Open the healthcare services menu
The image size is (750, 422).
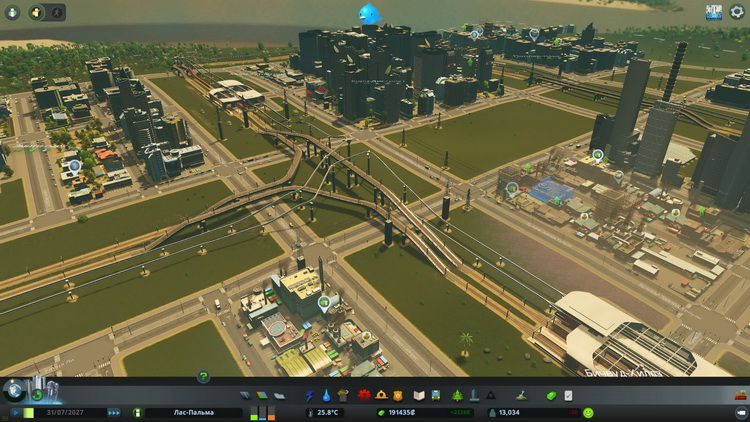point(362,396)
